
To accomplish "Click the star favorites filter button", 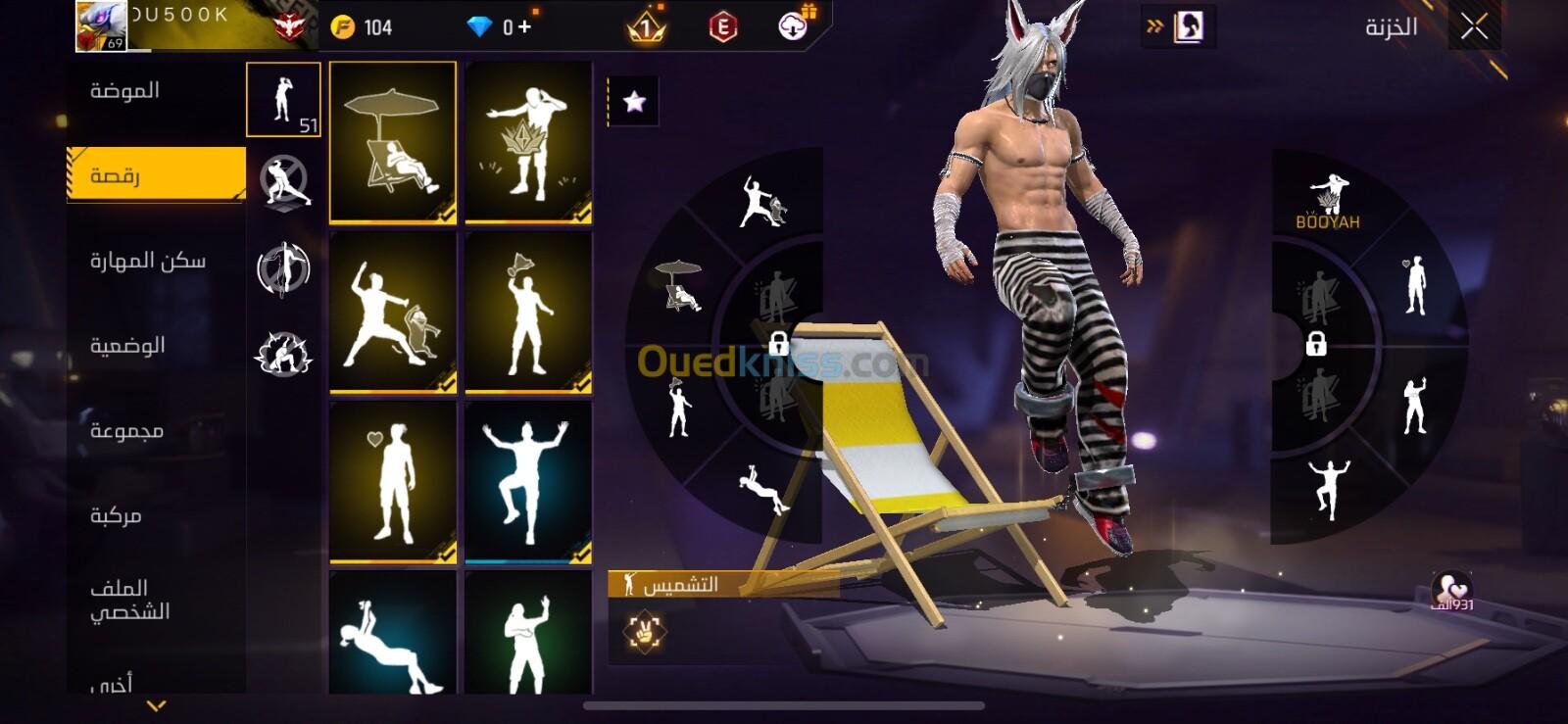I will point(634,102).
